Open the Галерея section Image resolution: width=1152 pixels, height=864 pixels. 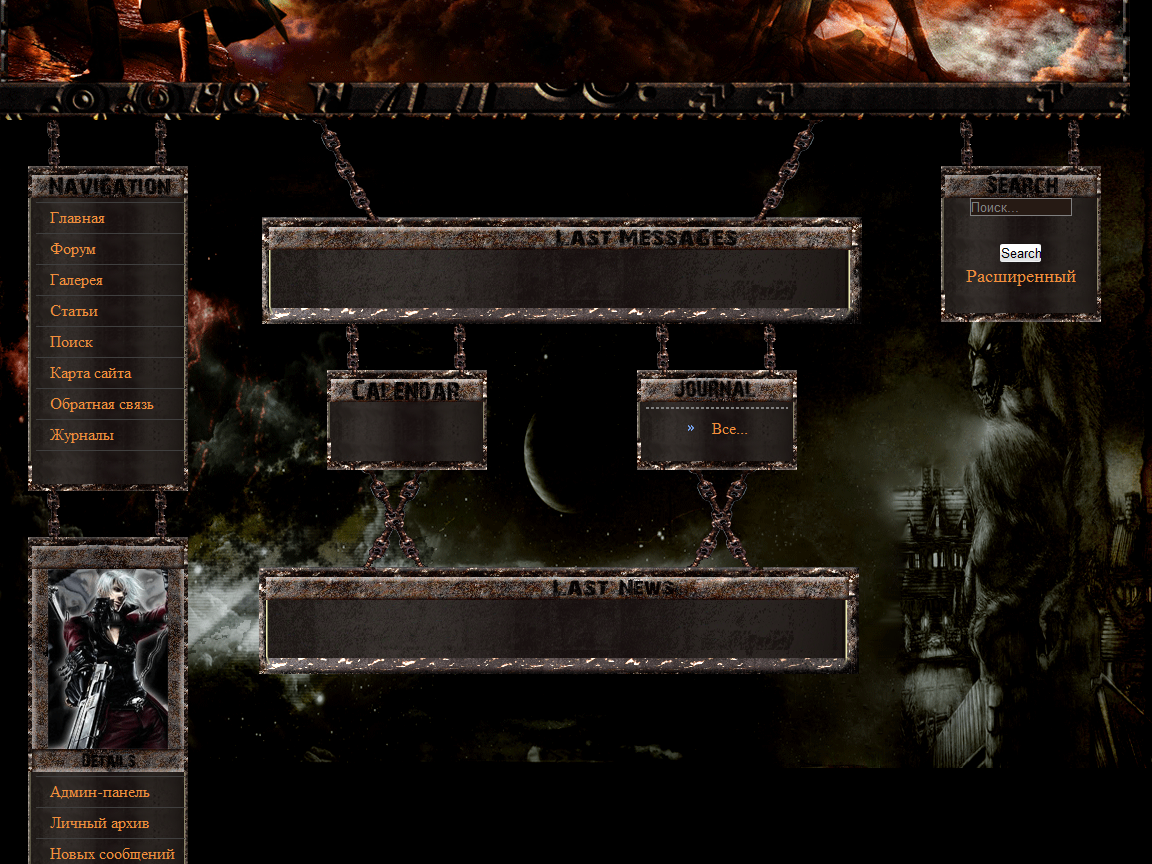pyautogui.click(x=76, y=280)
